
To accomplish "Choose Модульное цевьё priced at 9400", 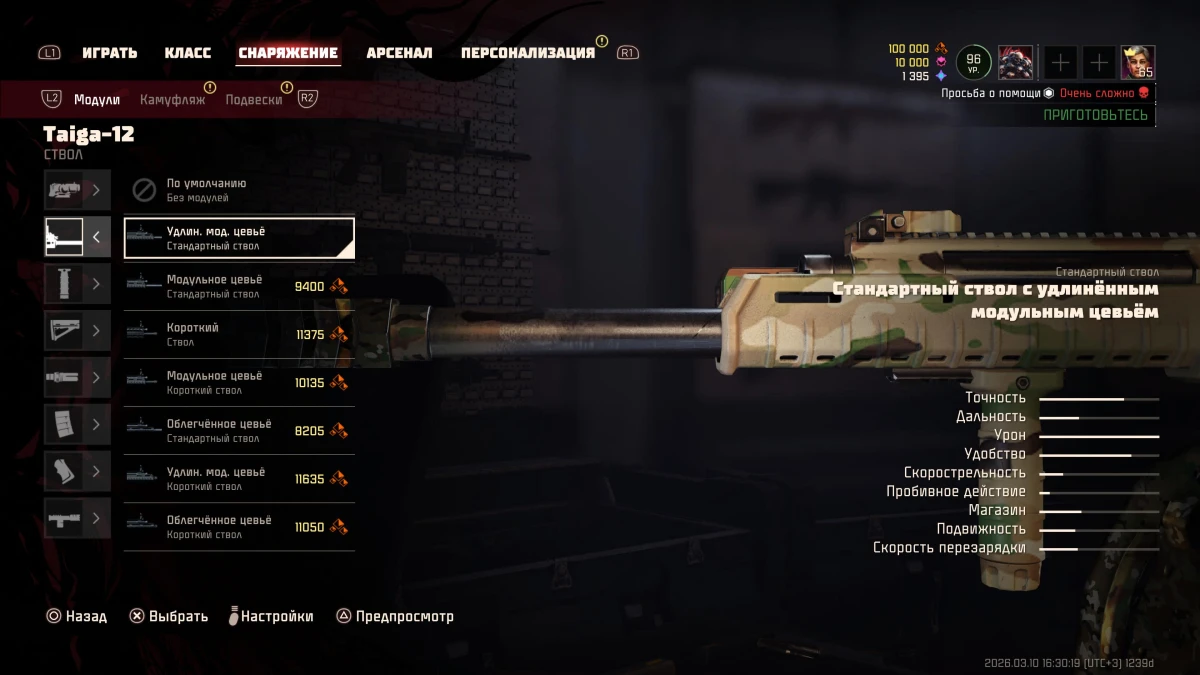I will pos(239,286).
